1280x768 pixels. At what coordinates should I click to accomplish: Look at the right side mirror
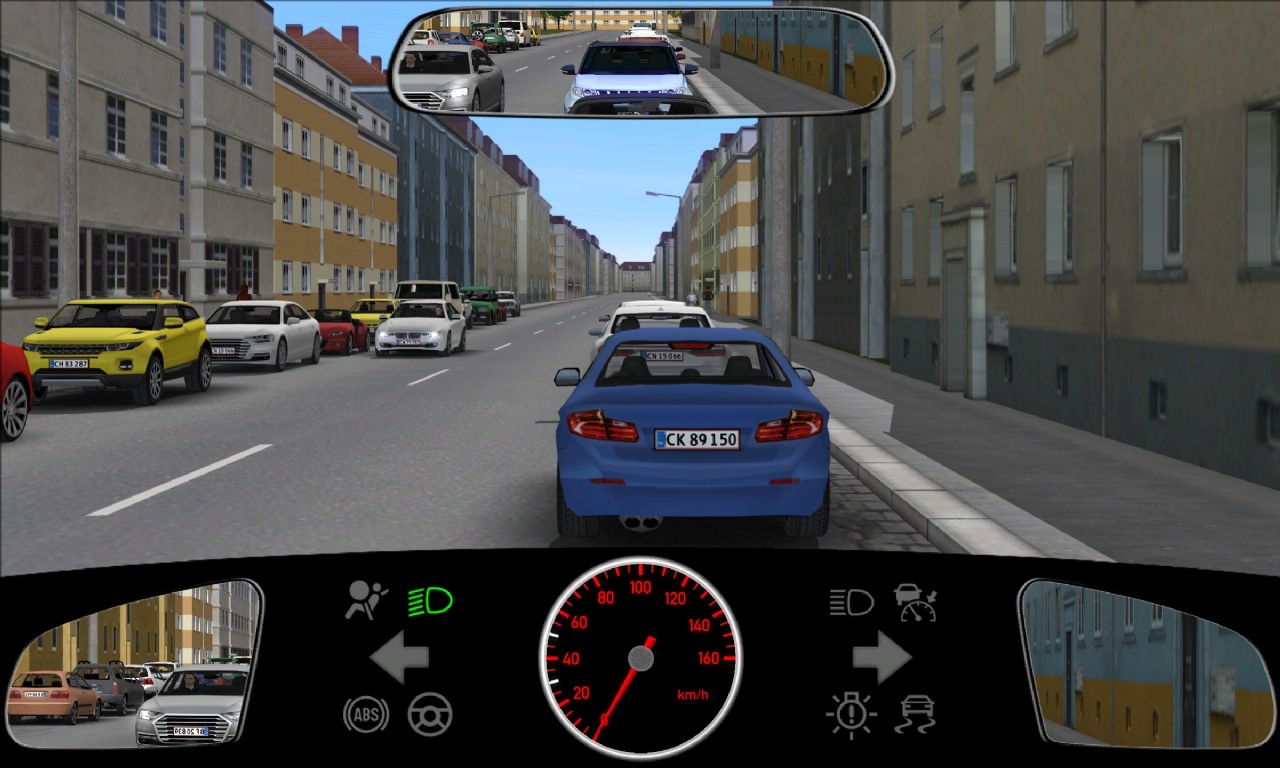click(x=1142, y=663)
